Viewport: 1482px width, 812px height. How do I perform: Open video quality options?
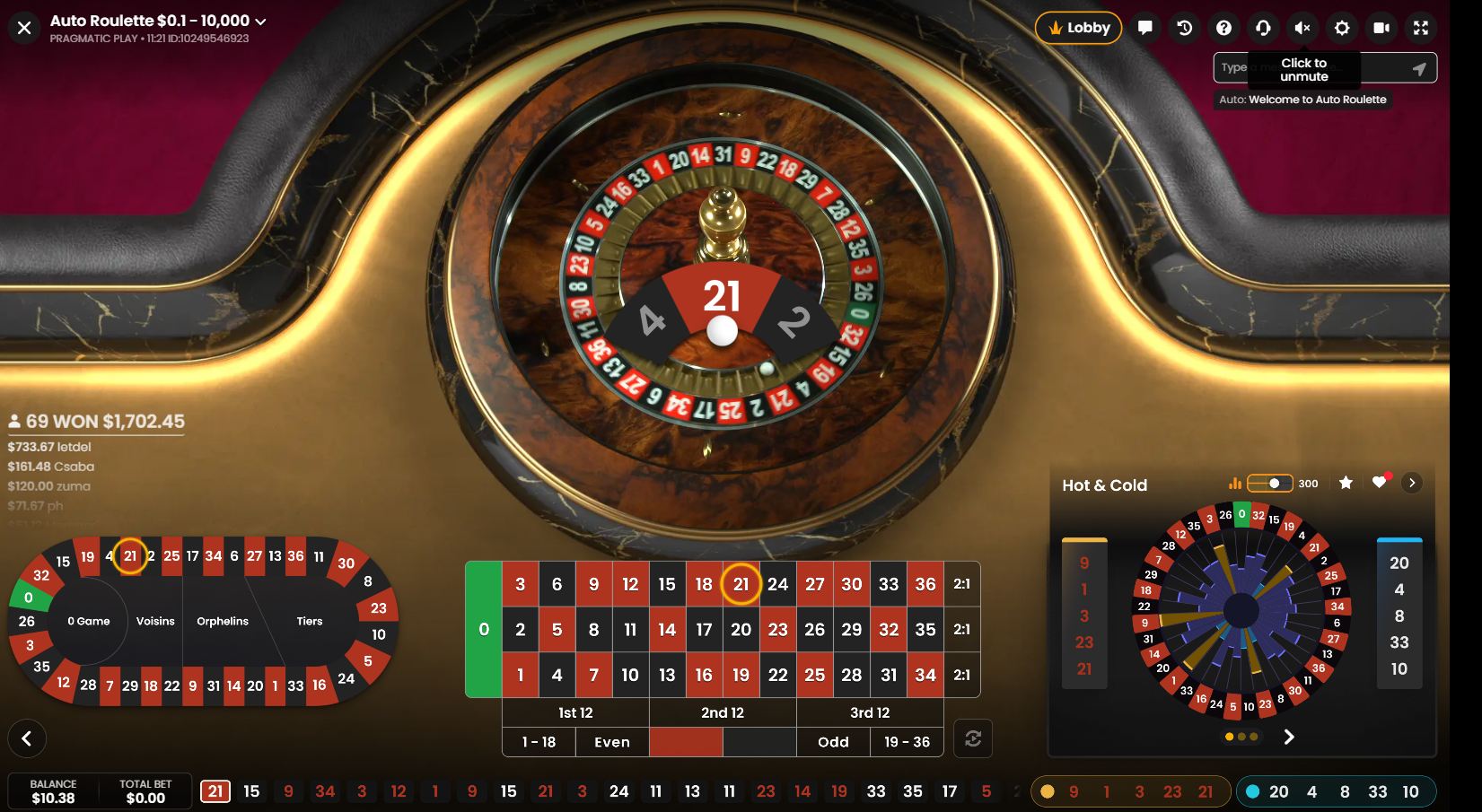1381,28
